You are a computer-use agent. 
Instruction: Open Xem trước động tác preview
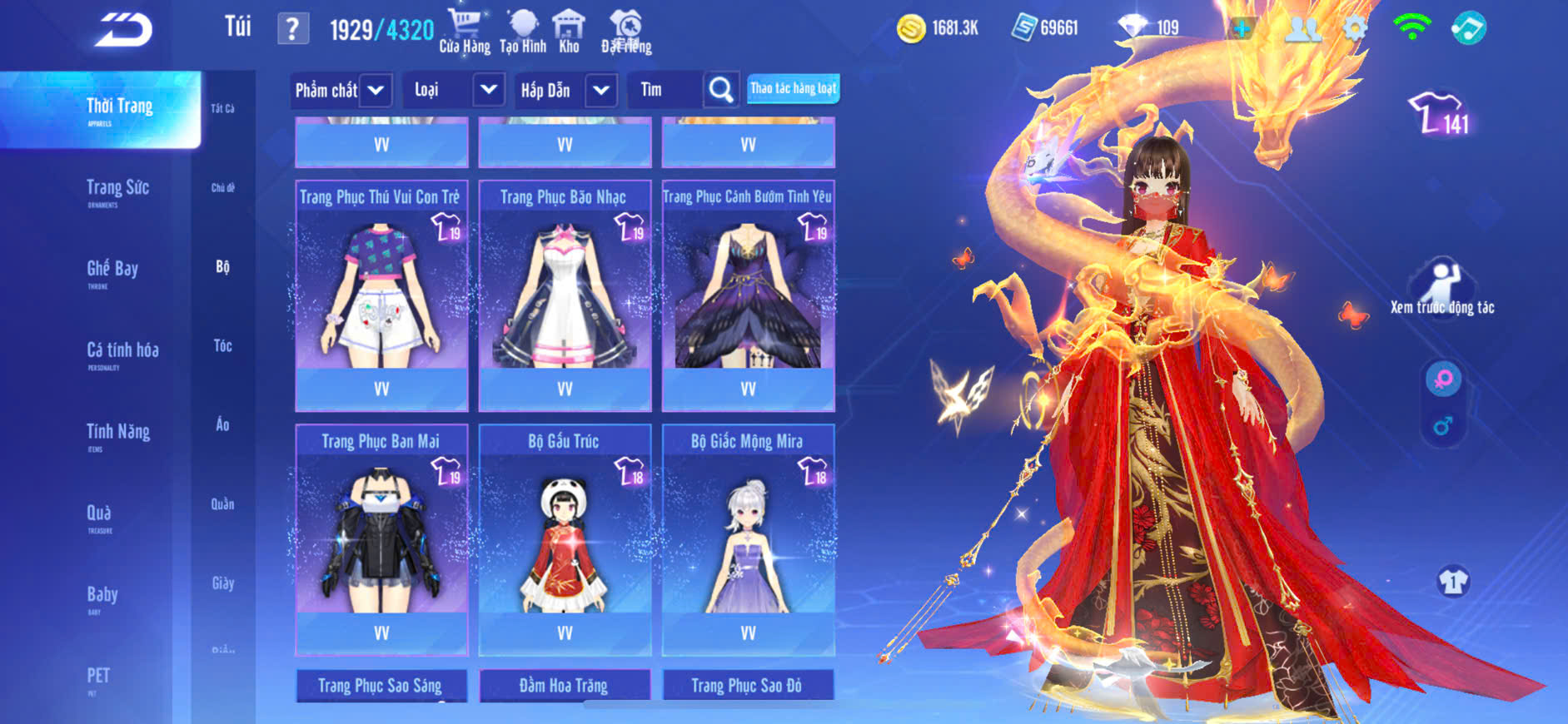click(1442, 289)
